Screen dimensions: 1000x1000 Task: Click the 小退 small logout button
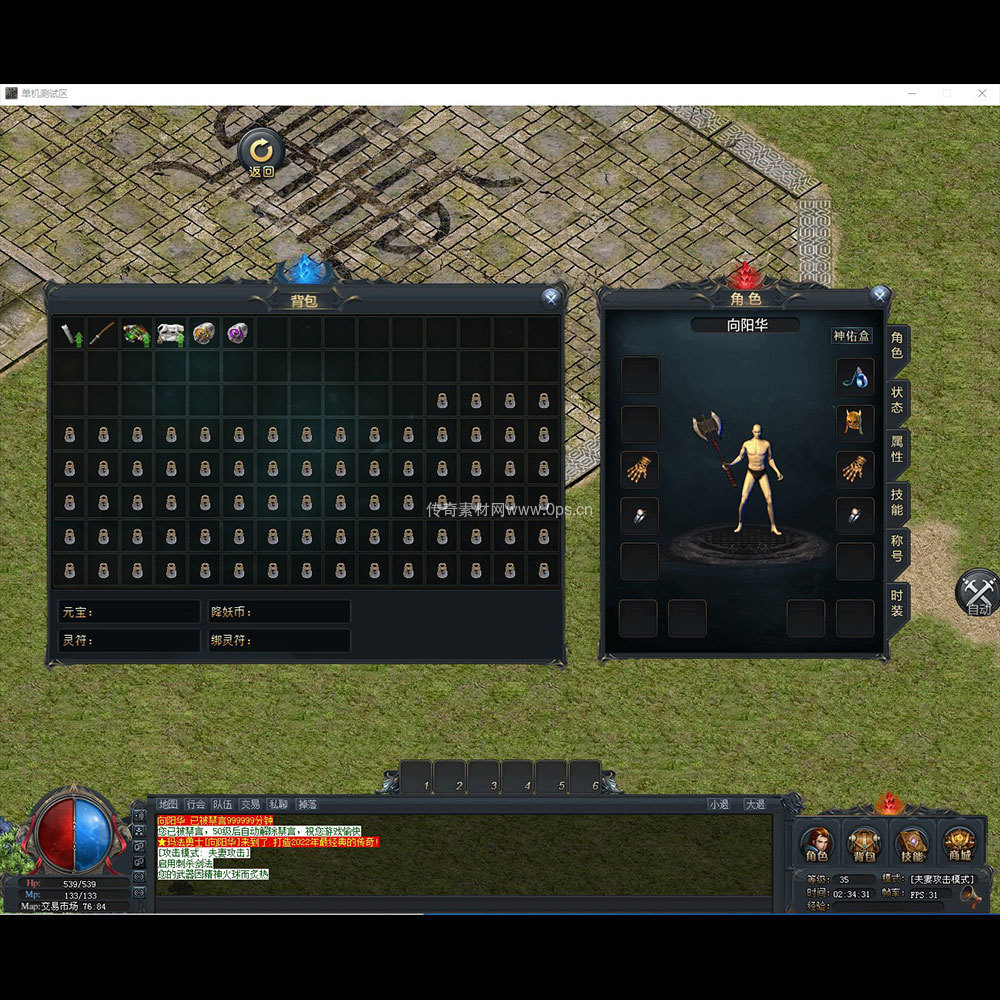718,804
